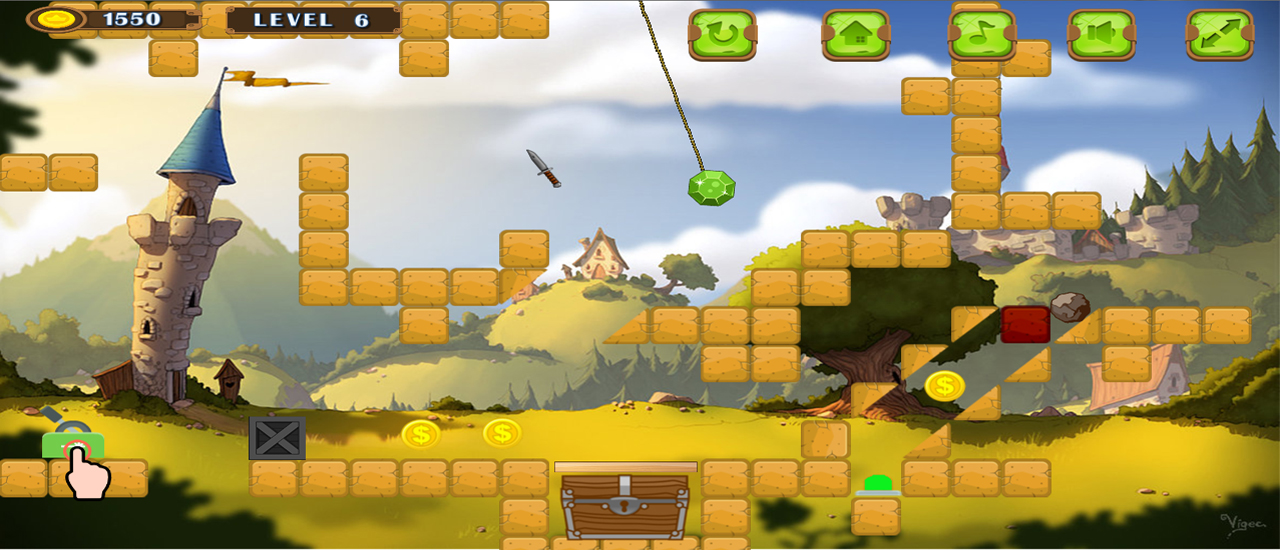This screenshot has width=1280, height=550.
Task: Toggle the background music note button
Action: 982,35
